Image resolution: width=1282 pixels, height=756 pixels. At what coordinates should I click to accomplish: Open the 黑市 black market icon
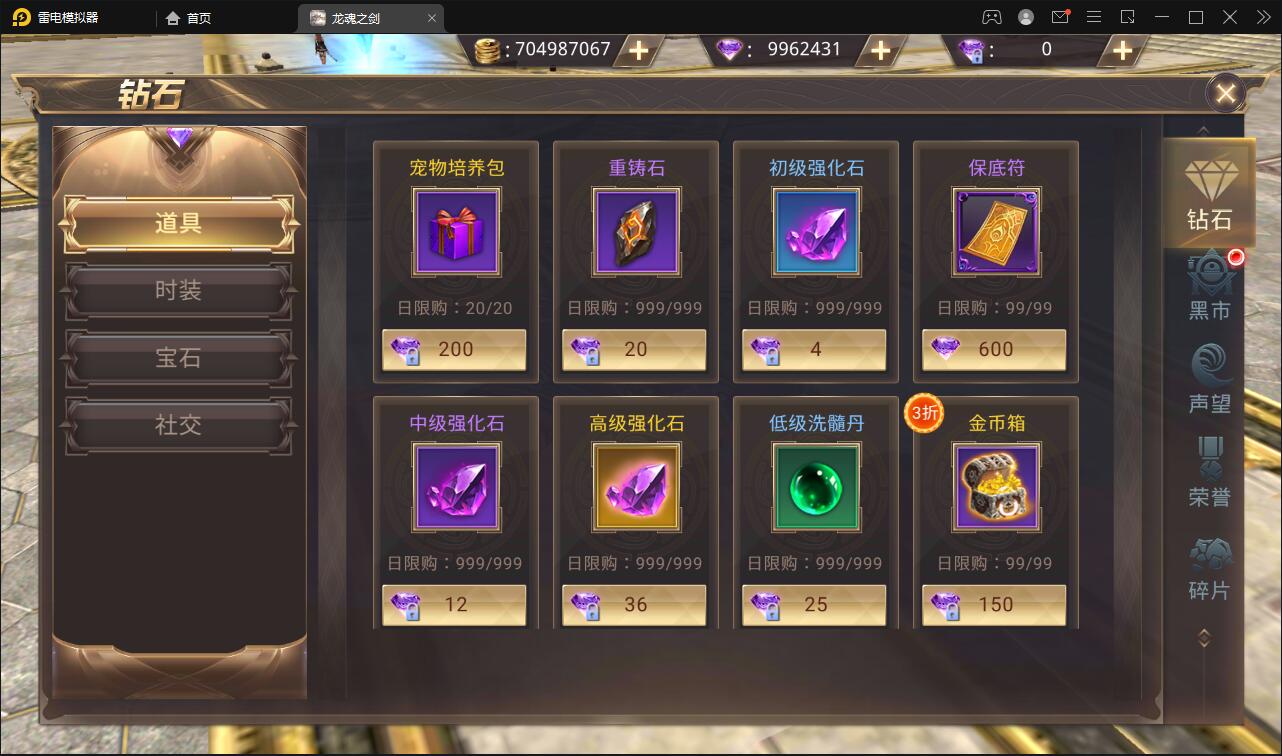point(1209,285)
